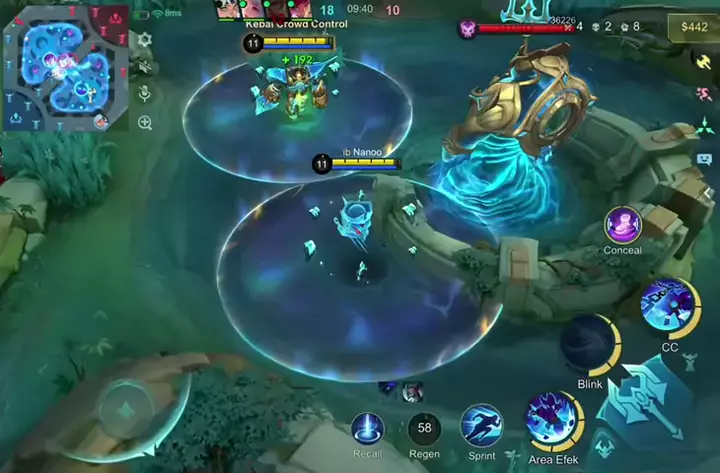Select the running figure retreat signal

(x=703, y=94)
